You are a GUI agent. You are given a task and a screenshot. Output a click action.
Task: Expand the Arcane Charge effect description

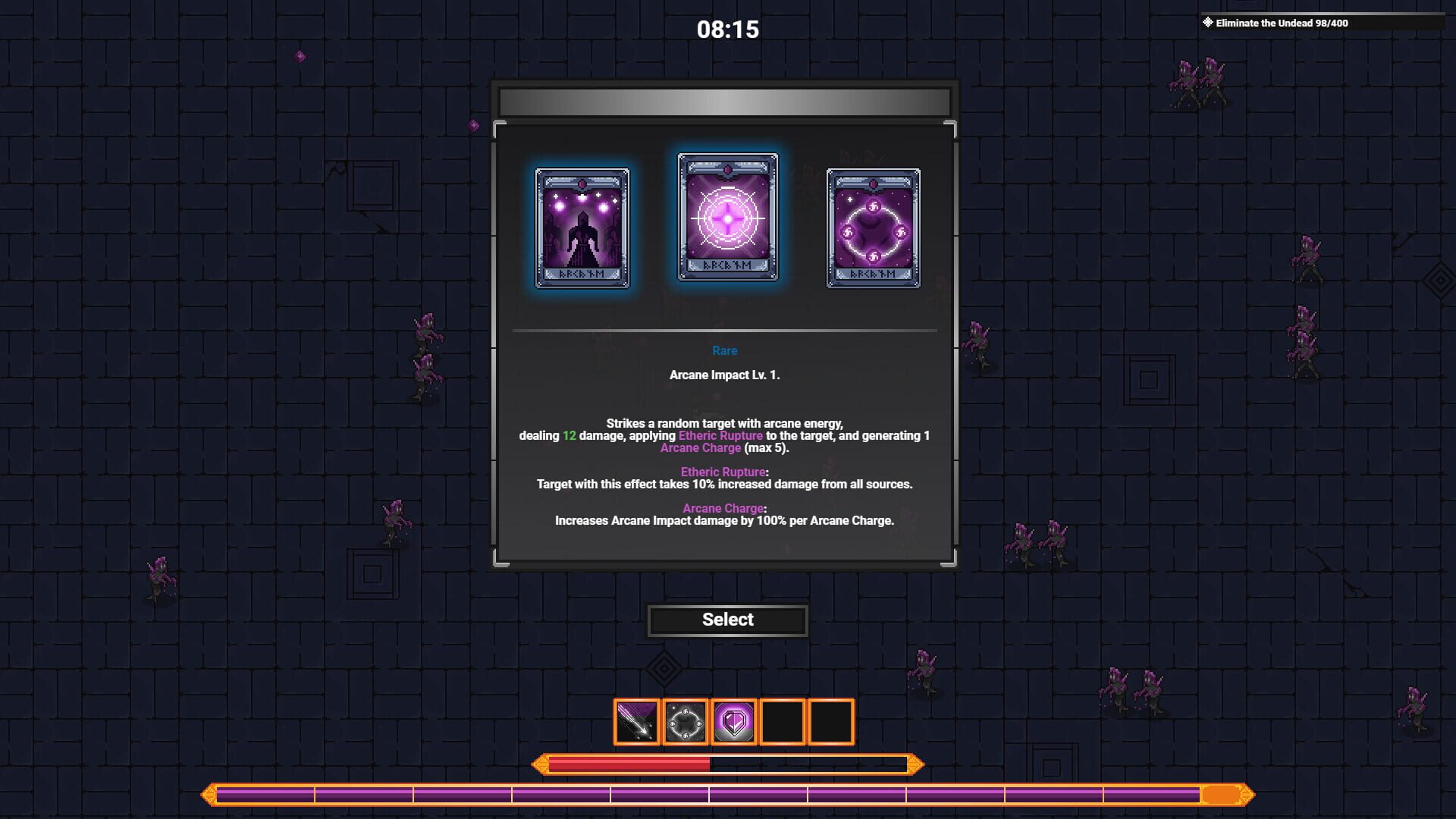click(x=722, y=508)
